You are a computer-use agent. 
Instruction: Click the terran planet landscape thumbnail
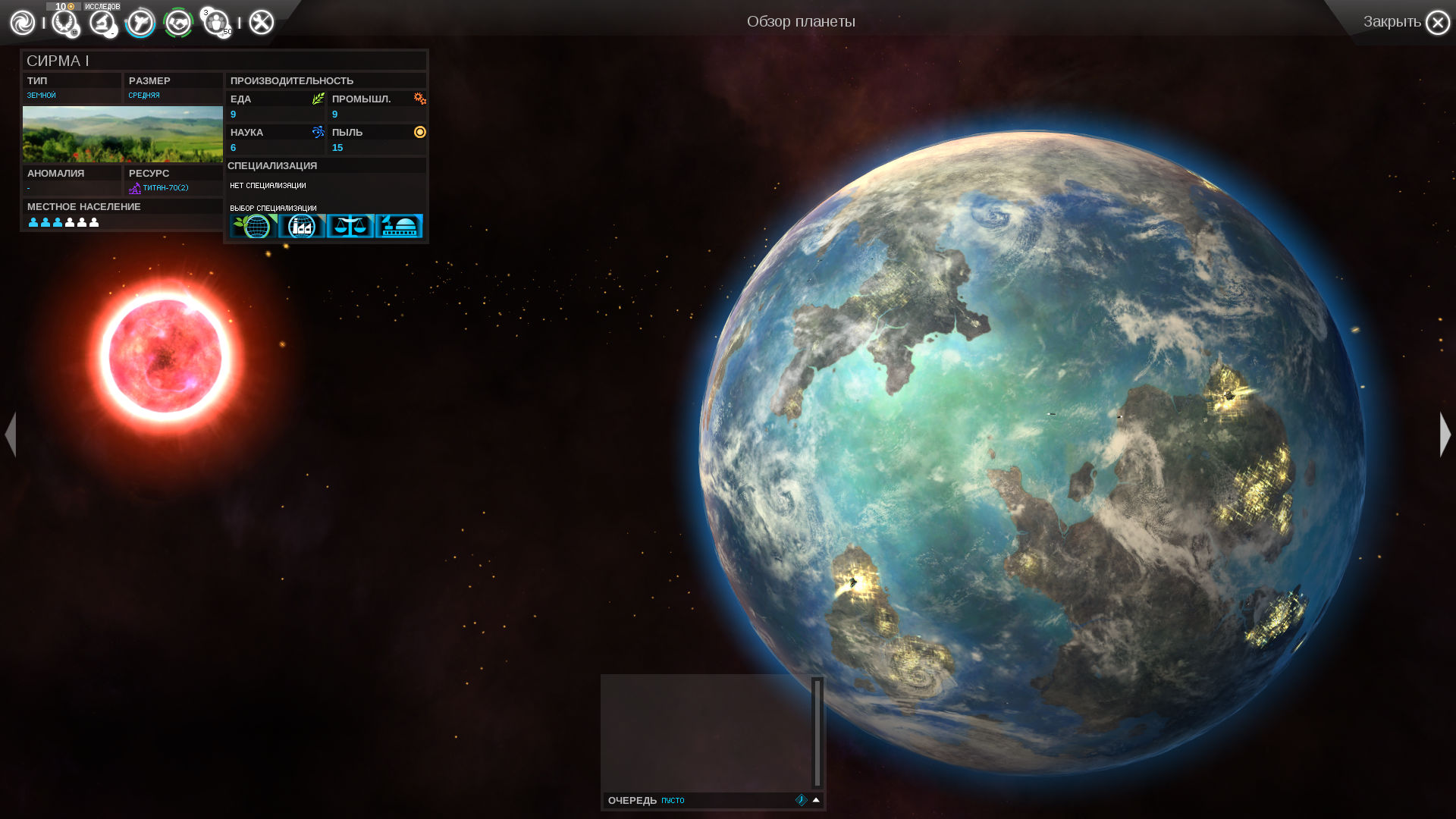[x=123, y=134]
